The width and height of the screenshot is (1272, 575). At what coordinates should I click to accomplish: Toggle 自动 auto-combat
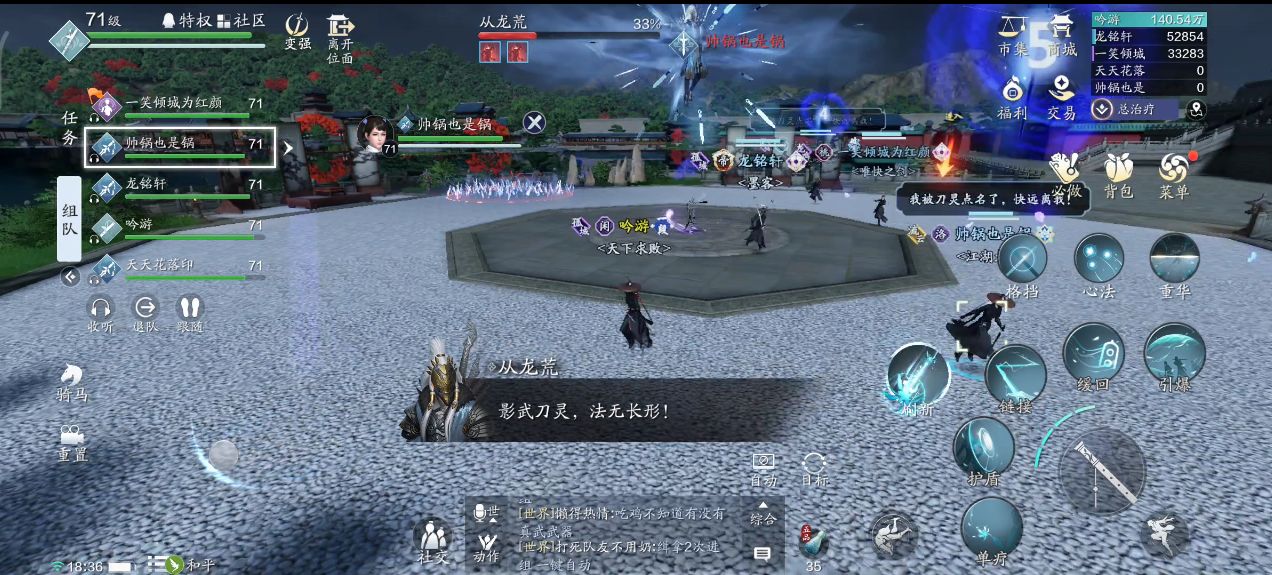coord(763,467)
